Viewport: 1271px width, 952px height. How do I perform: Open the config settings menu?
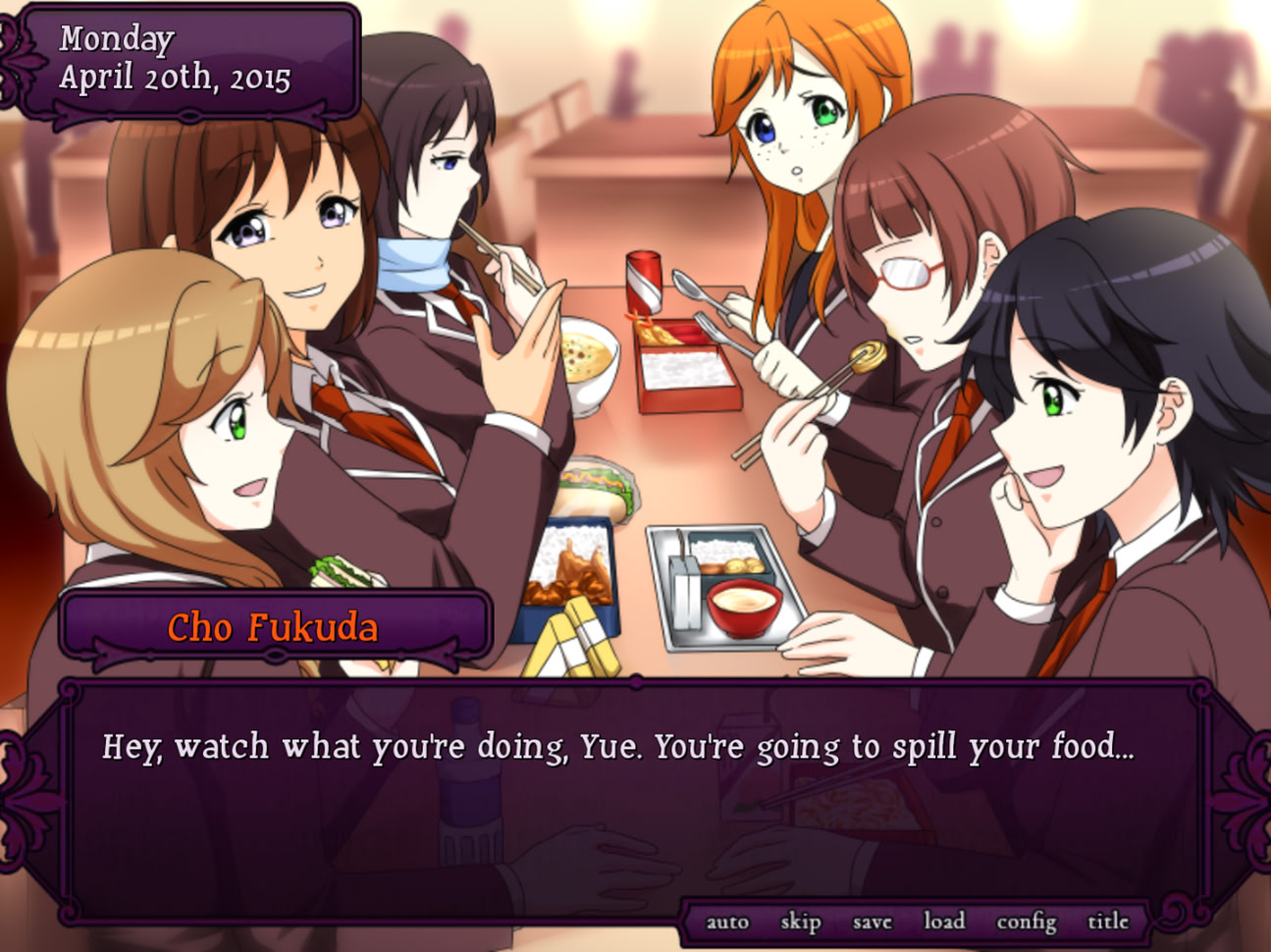pyautogui.click(x=1025, y=921)
